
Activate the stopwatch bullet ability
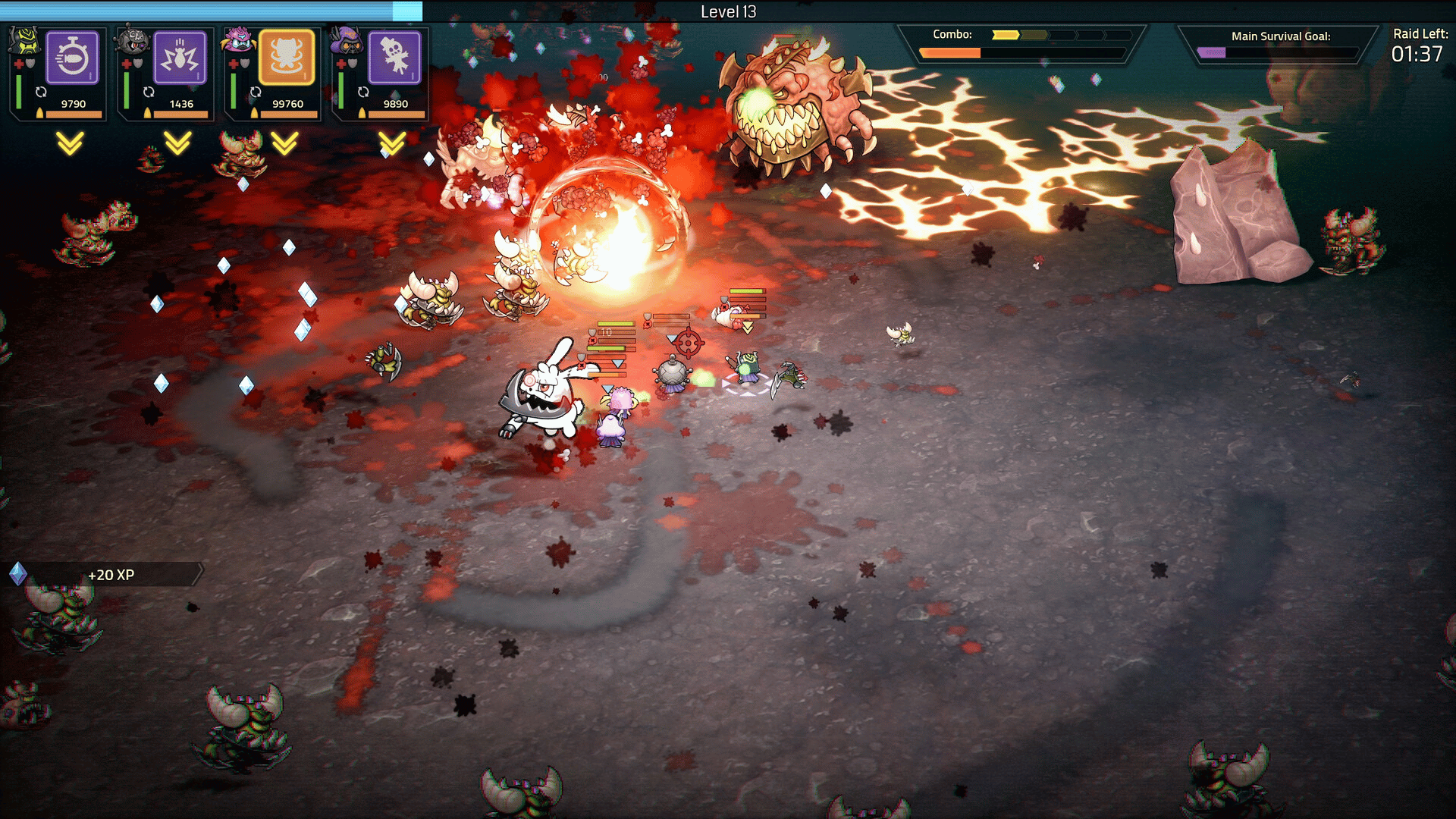[73, 58]
